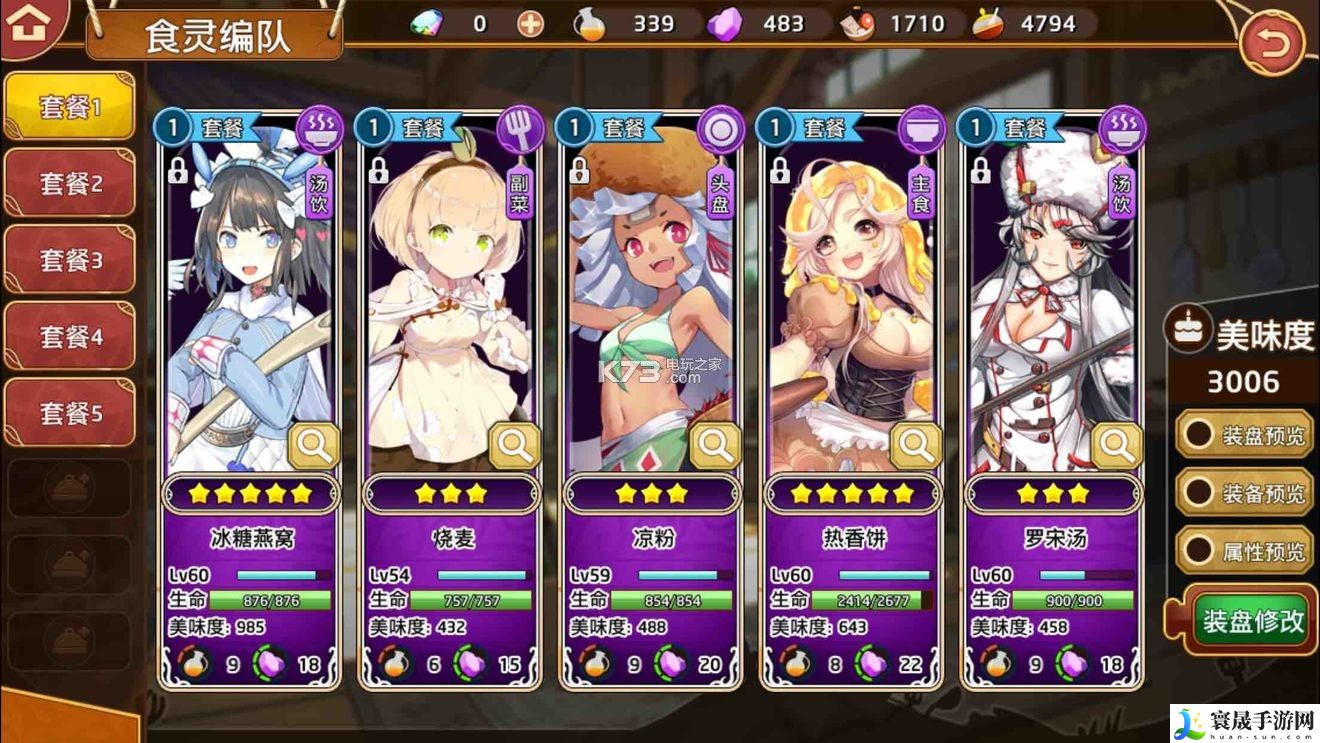Pick the 凉粉 character card
The image size is (1320, 743).
652,300
